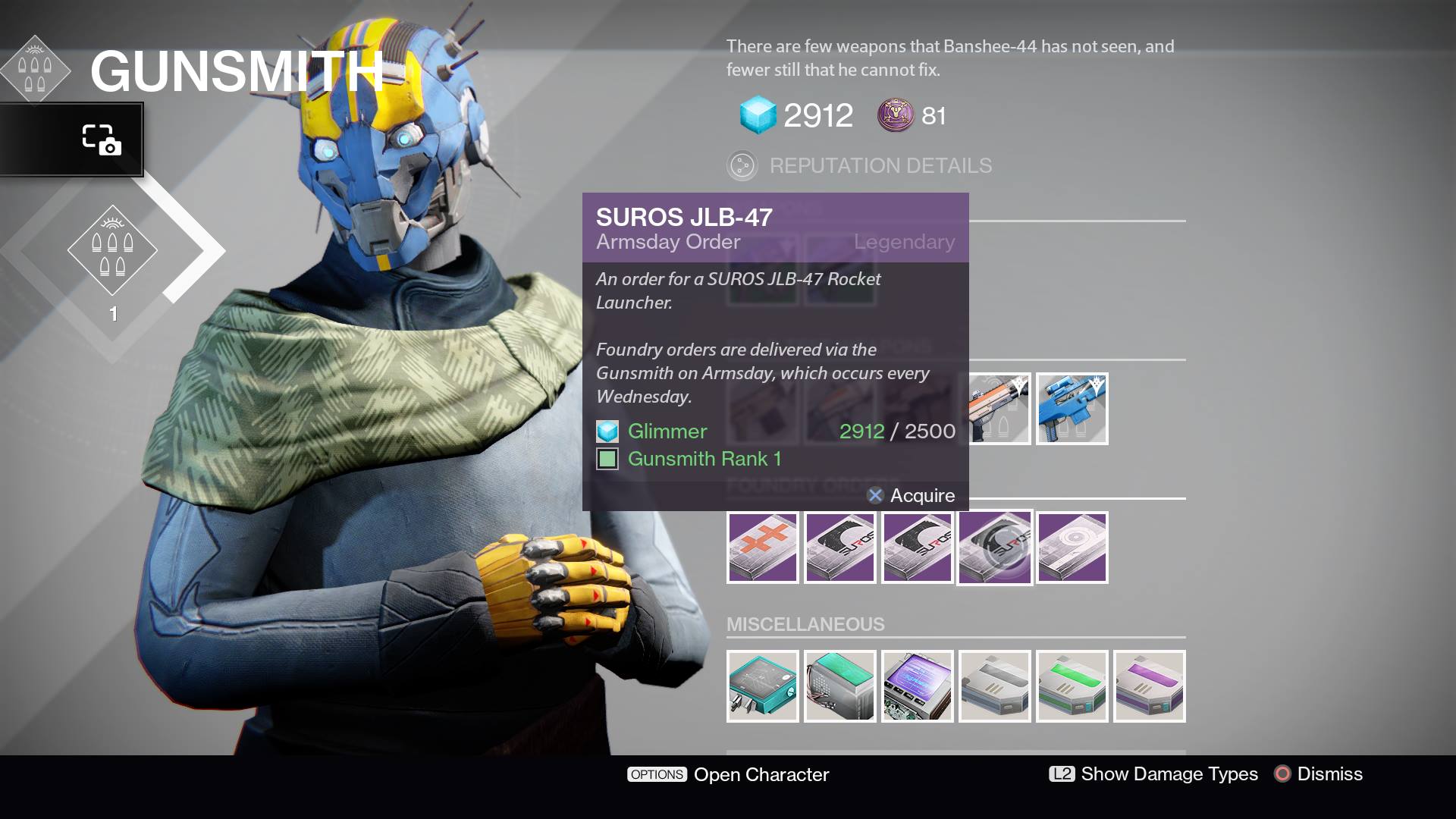The width and height of the screenshot is (1456, 819).
Task: Select the teal ammo synthesis box
Action: [x=762, y=686]
